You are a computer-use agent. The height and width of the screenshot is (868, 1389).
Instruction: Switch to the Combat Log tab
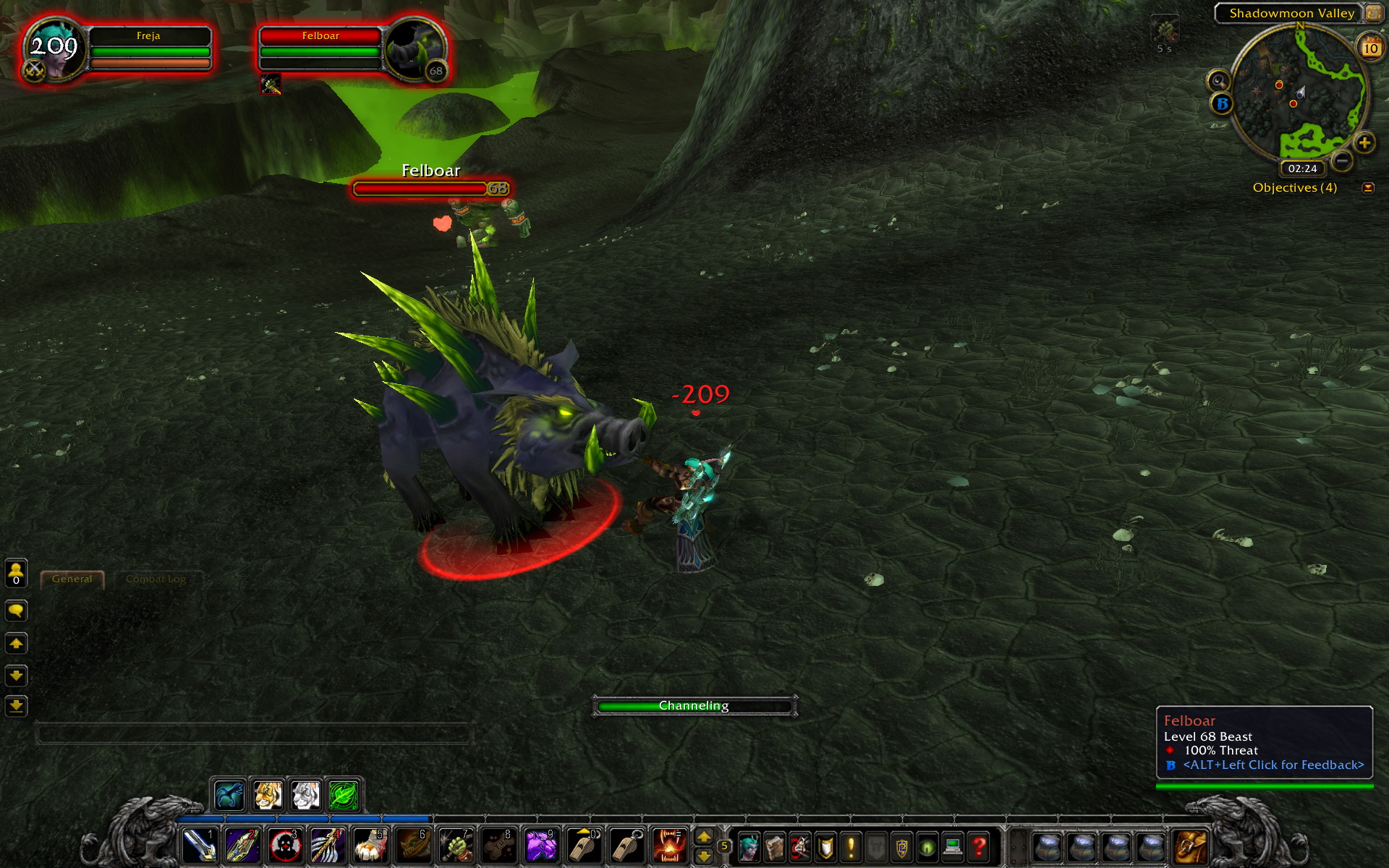click(x=156, y=579)
